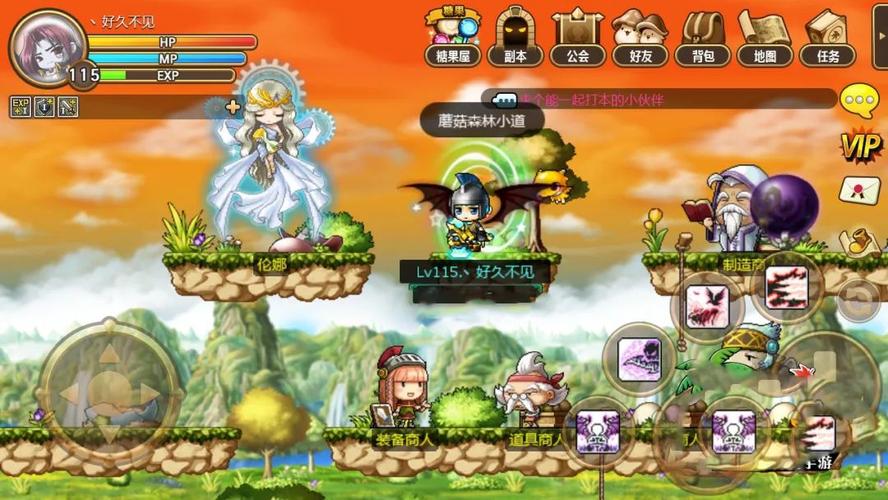The width and height of the screenshot is (888, 500).
Task: Tap the EXP buff icon
Action: point(20,106)
